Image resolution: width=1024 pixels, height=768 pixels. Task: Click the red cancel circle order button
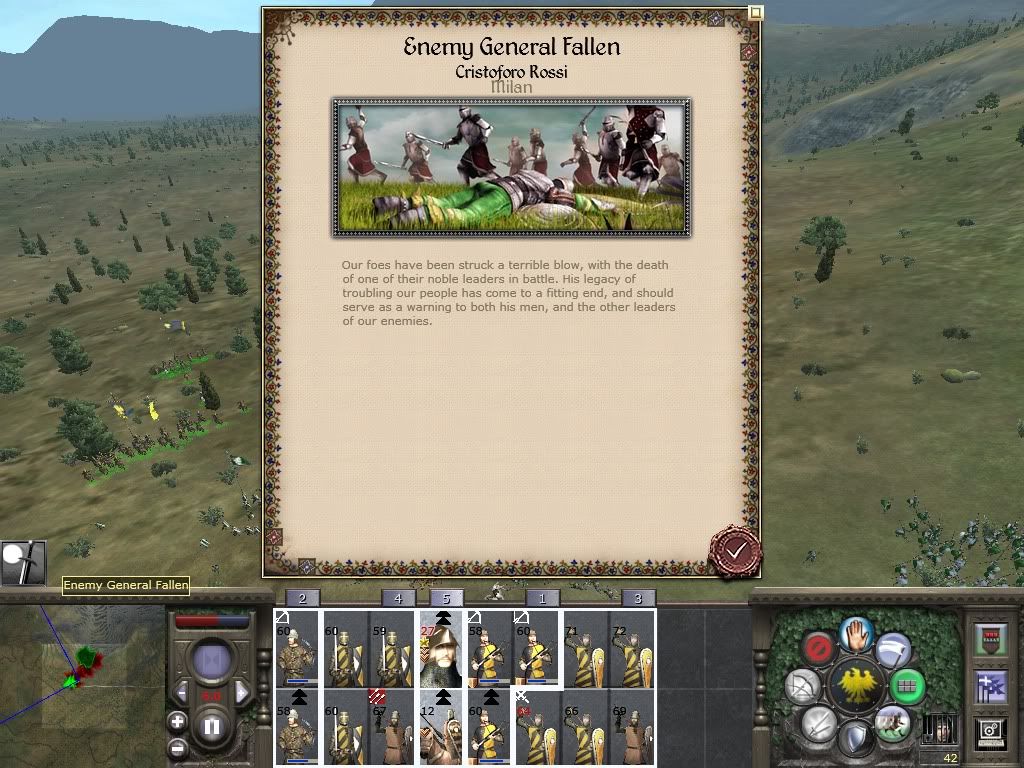click(819, 648)
